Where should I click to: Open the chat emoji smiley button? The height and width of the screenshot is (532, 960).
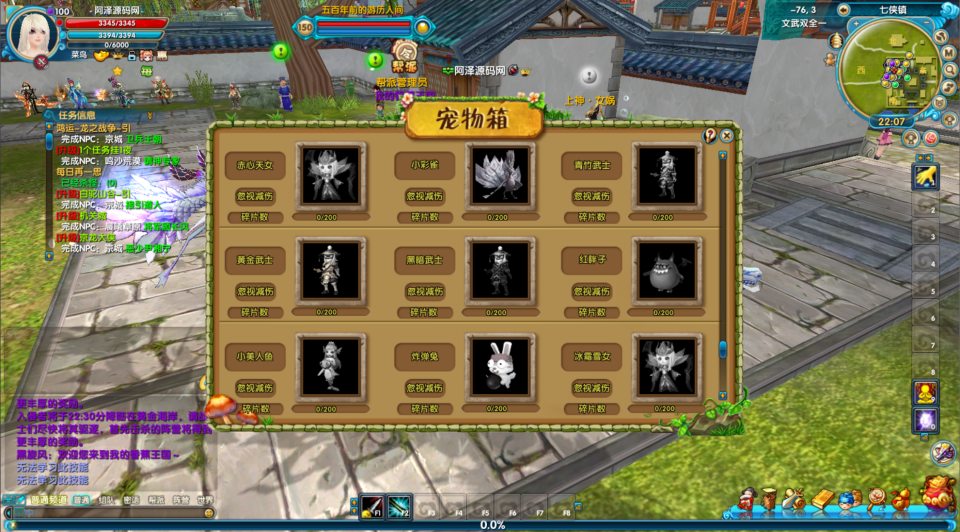pyautogui.click(x=209, y=513)
